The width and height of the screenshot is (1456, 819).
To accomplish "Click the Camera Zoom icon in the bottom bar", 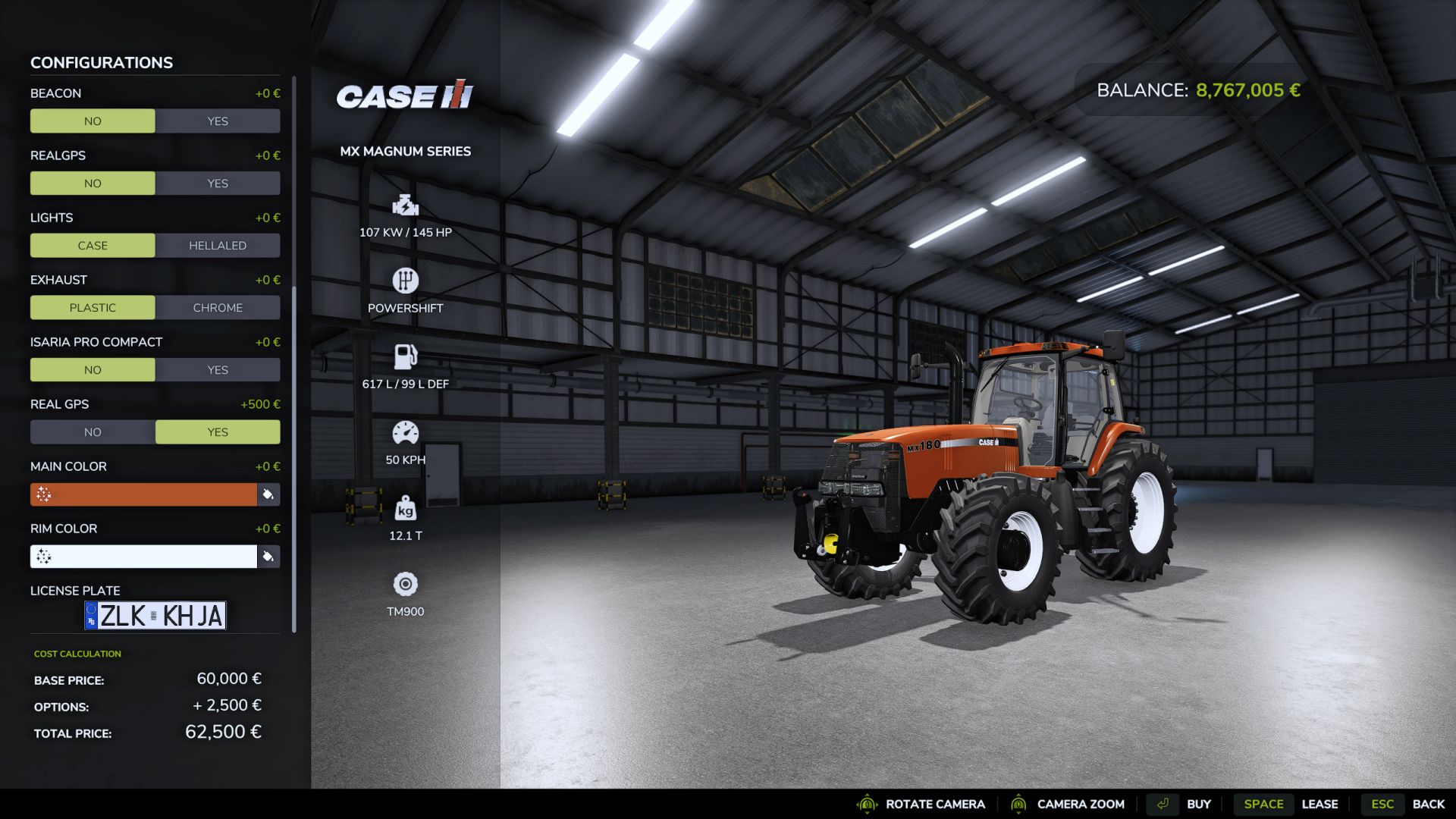I will [1018, 804].
